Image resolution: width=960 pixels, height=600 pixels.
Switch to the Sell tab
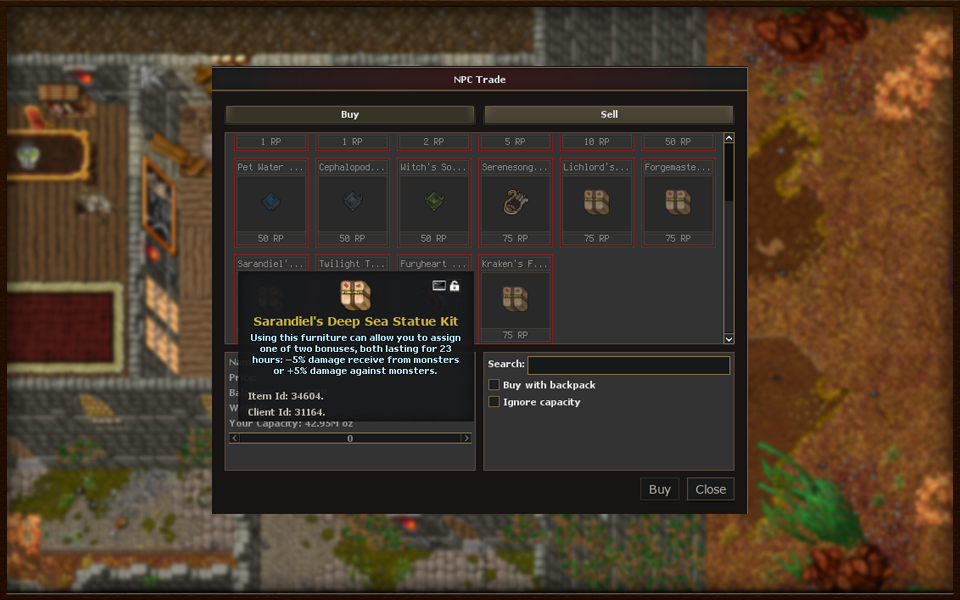[608, 115]
